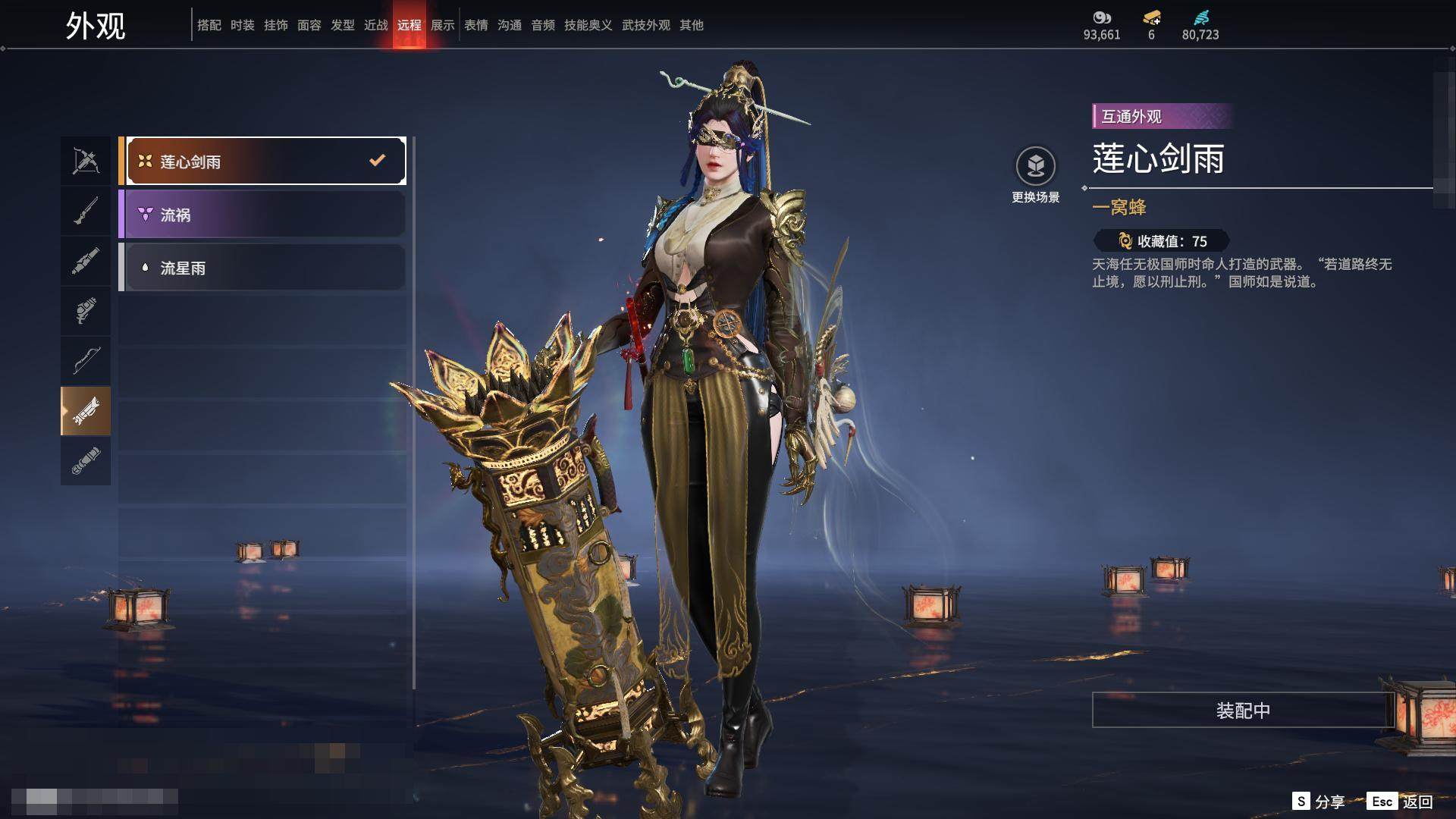This screenshot has height=819, width=1456.
Task: Pick the 流星雨 skin from the list
Action: 262,268
